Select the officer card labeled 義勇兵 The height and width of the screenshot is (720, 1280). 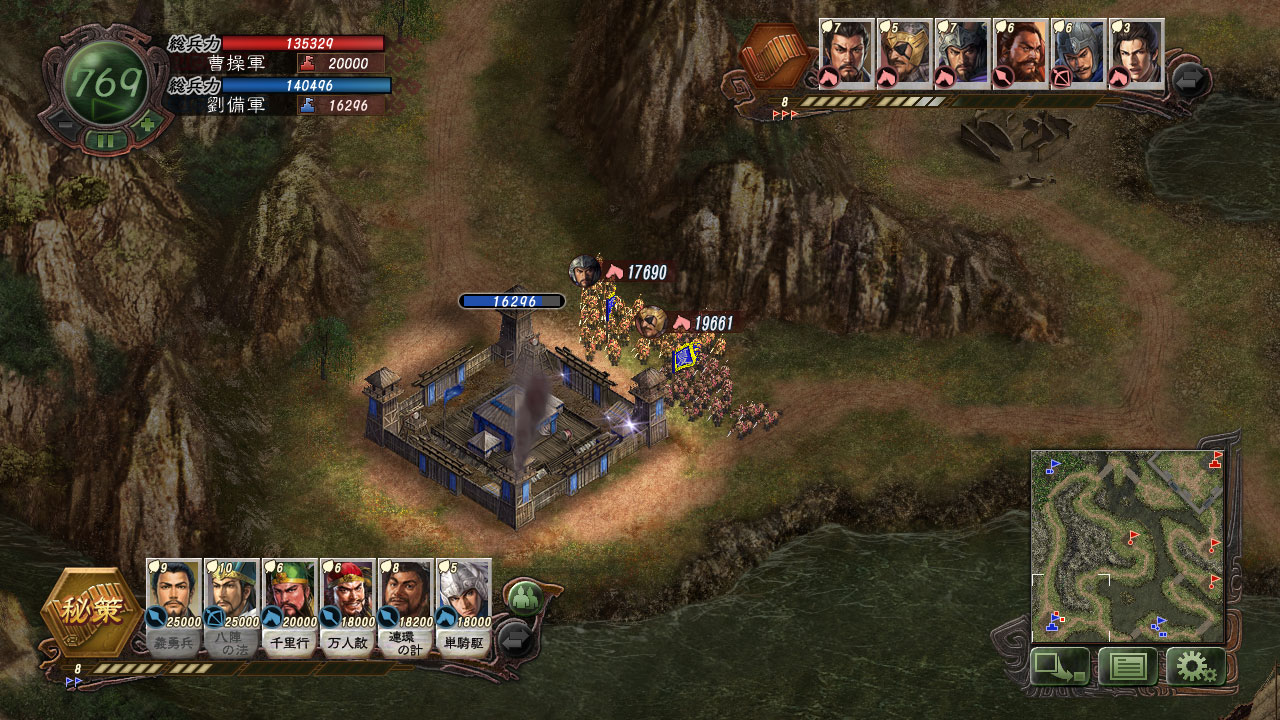(x=173, y=606)
